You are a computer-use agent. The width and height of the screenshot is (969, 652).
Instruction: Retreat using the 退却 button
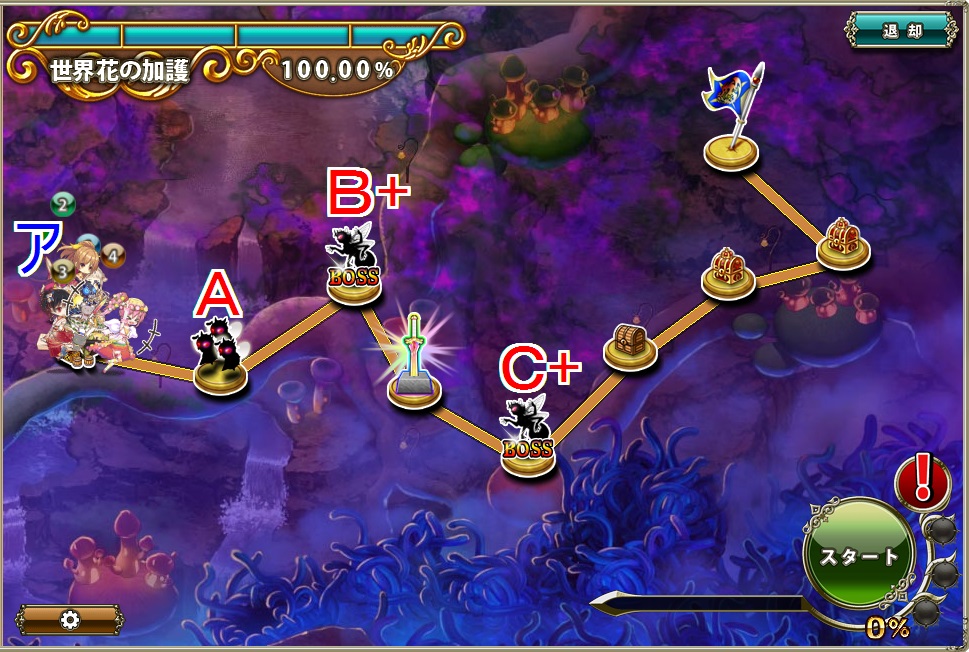(901, 30)
